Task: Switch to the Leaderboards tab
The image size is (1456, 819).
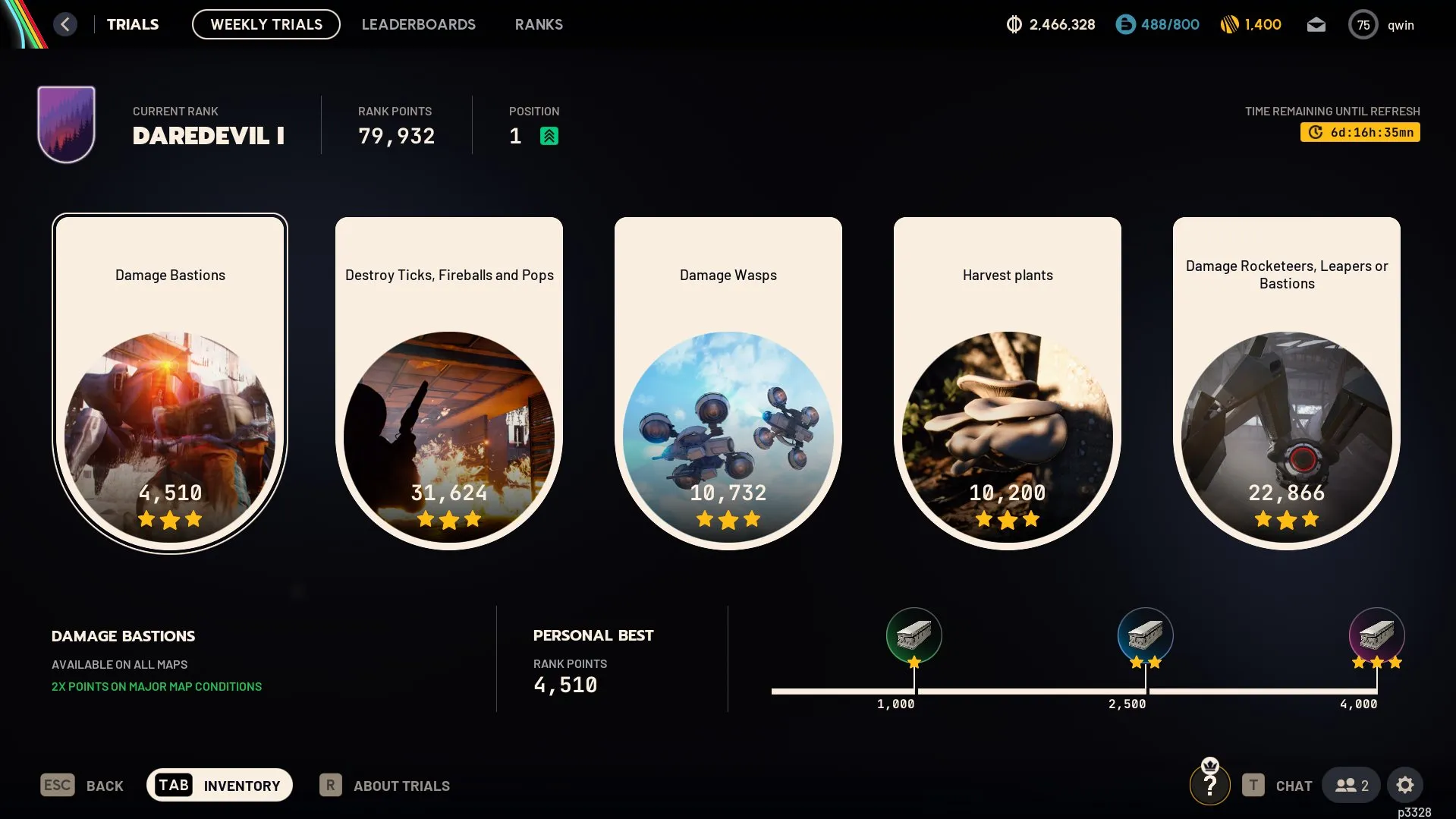Action: [419, 24]
